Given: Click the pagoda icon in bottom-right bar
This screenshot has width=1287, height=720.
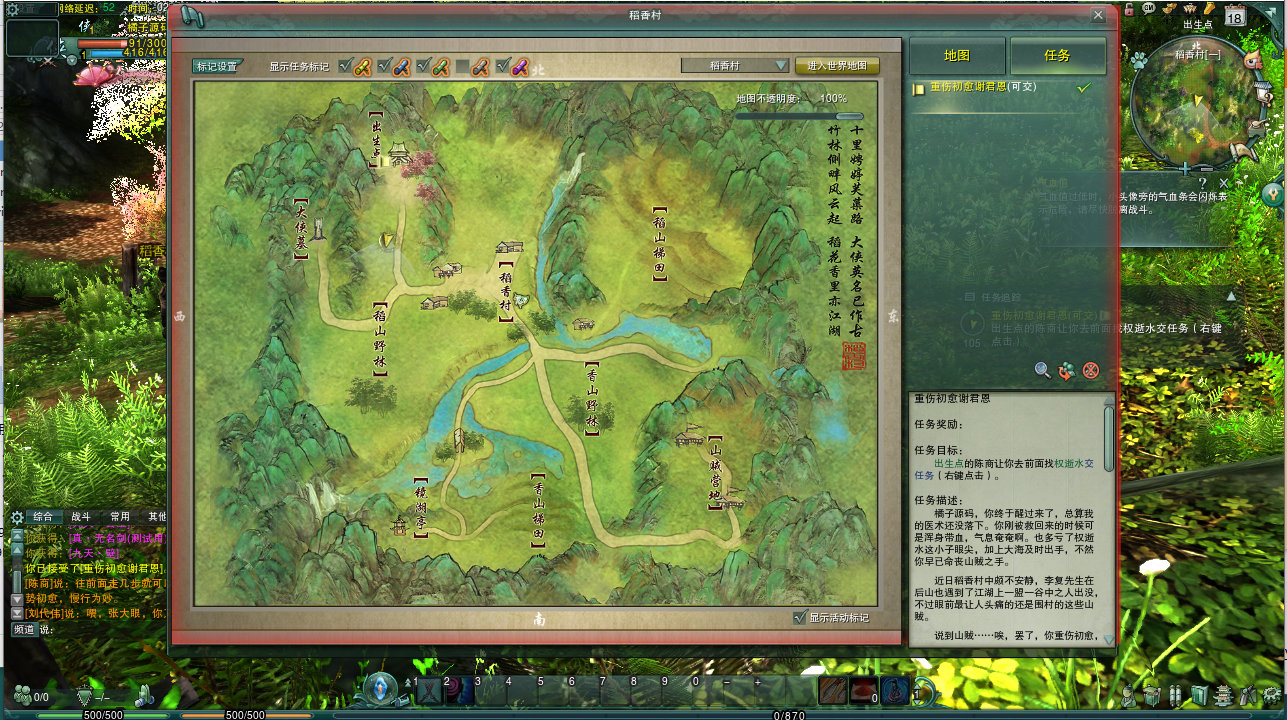Looking at the screenshot, I should pos(1223,695).
